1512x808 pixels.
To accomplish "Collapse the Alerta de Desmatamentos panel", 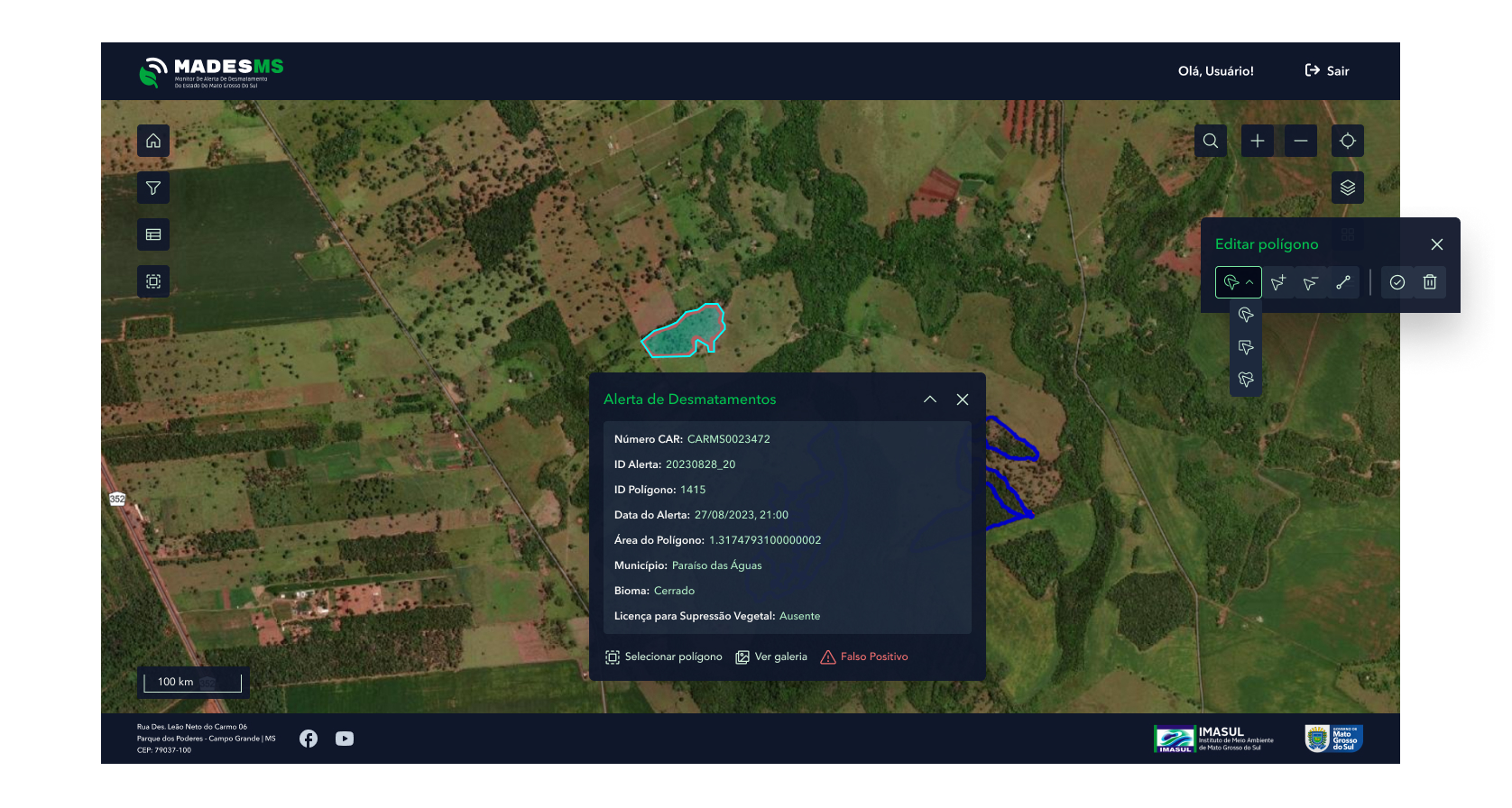I will click(x=929, y=399).
